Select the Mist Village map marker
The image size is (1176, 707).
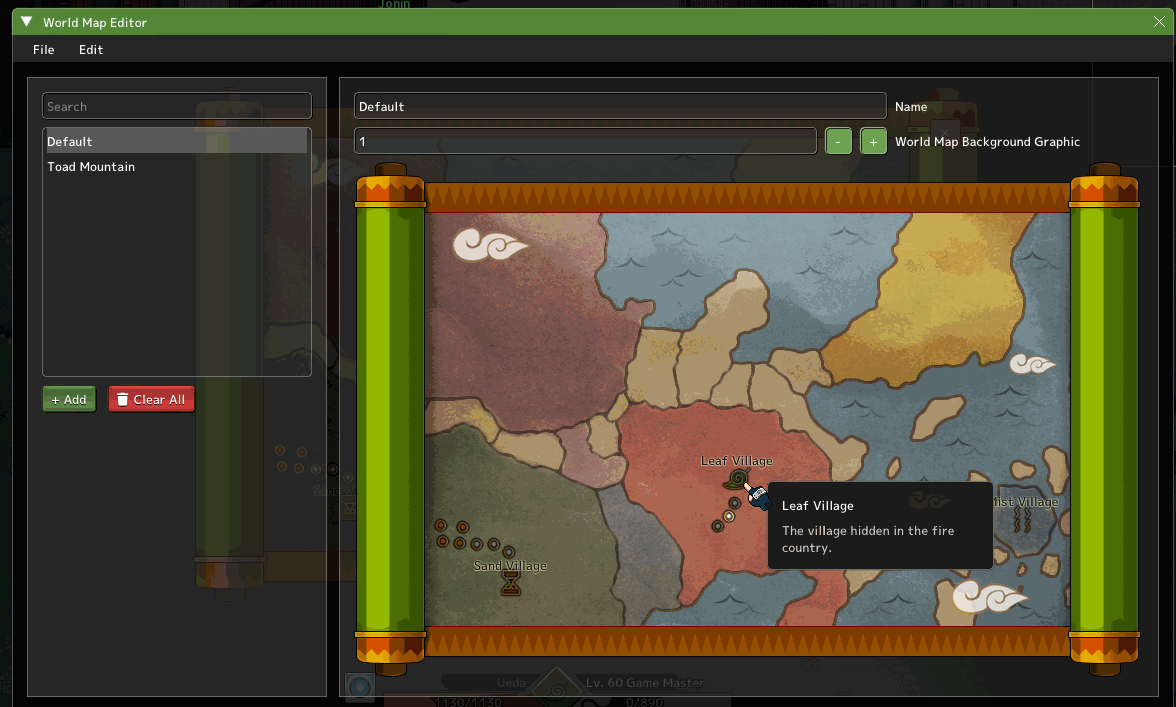tap(1024, 520)
